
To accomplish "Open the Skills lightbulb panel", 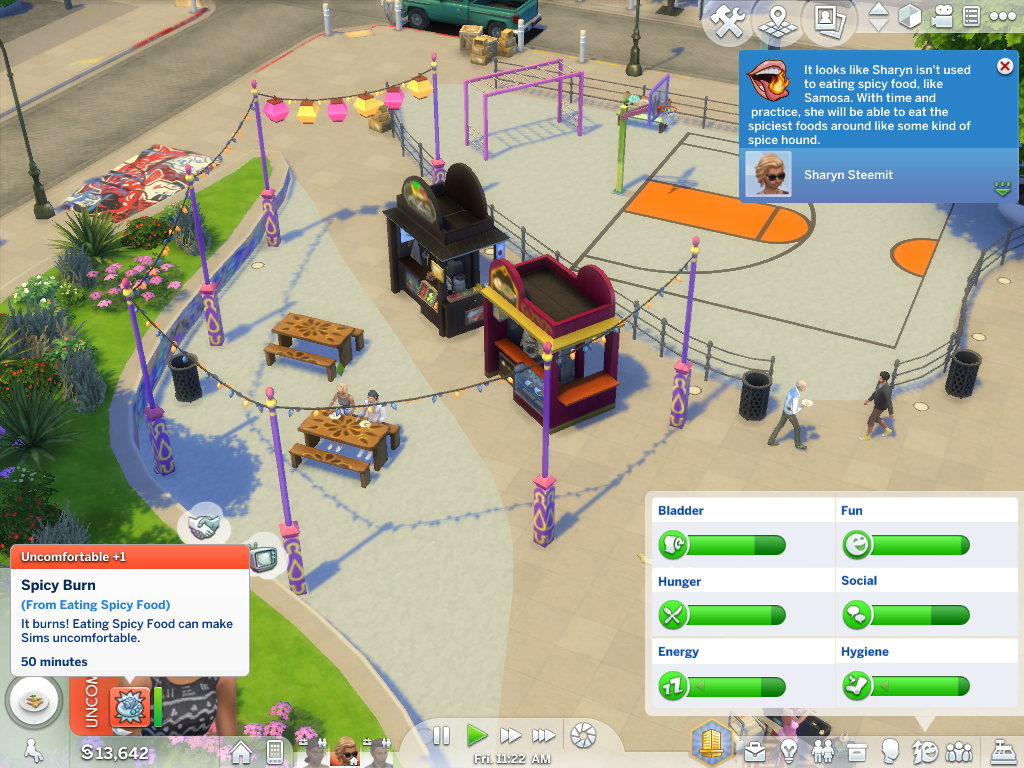I will click(x=790, y=749).
